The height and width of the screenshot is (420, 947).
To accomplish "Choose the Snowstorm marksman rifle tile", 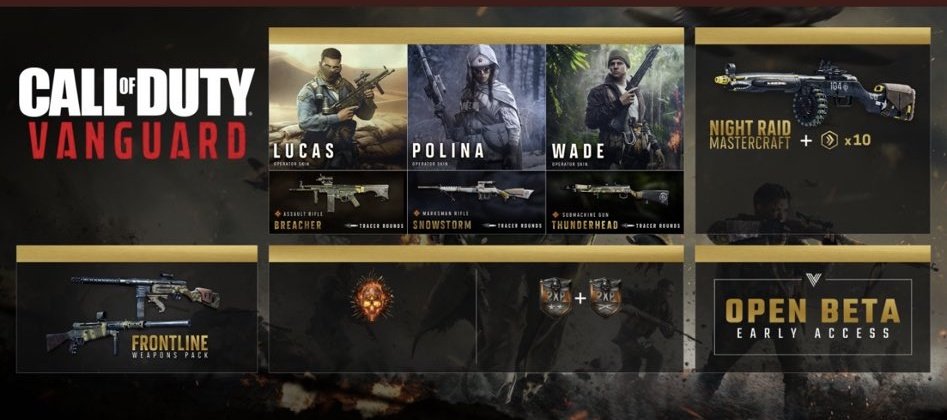I will (x=476, y=201).
